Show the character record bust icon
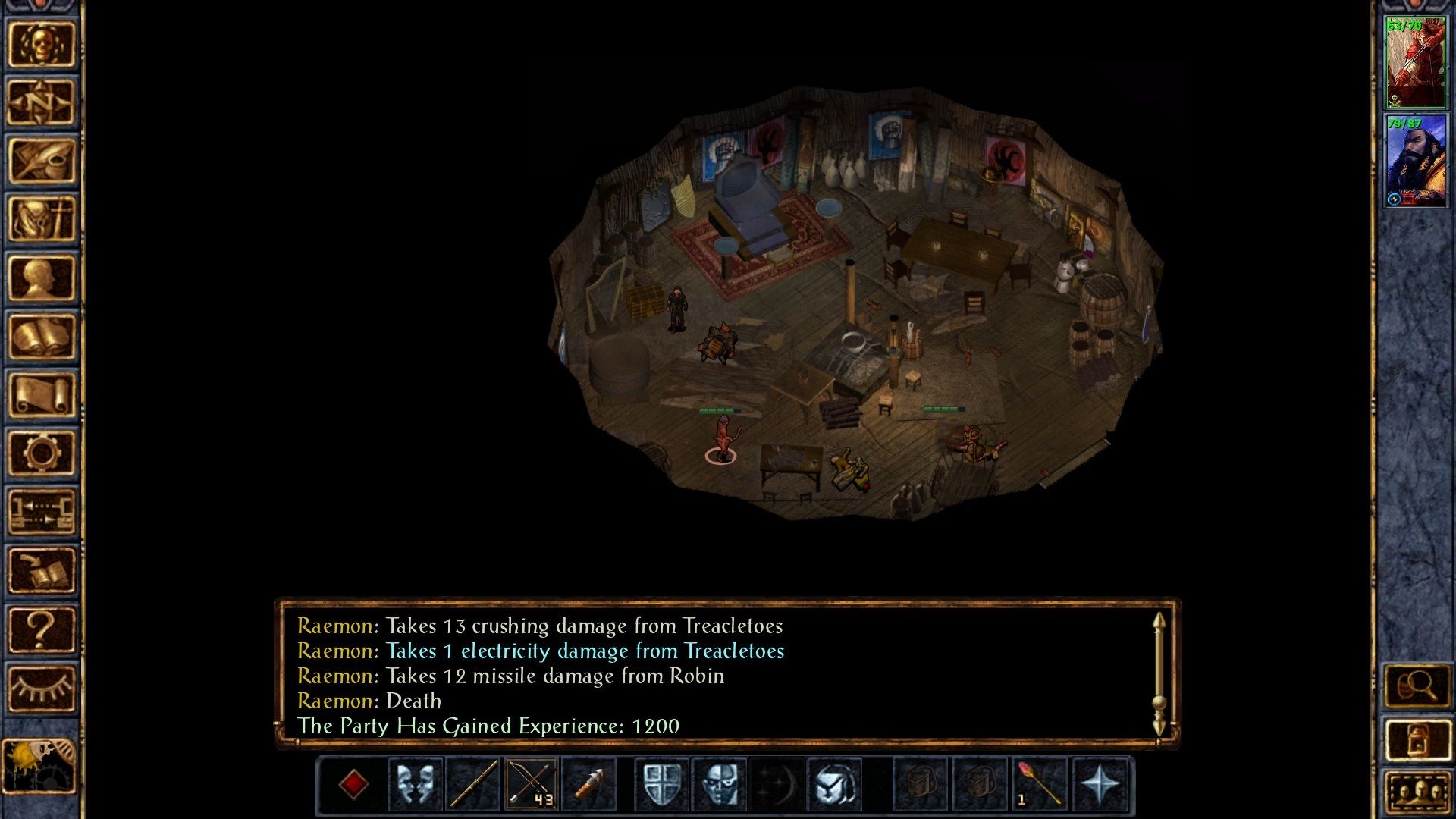The image size is (1456, 819). click(x=42, y=278)
